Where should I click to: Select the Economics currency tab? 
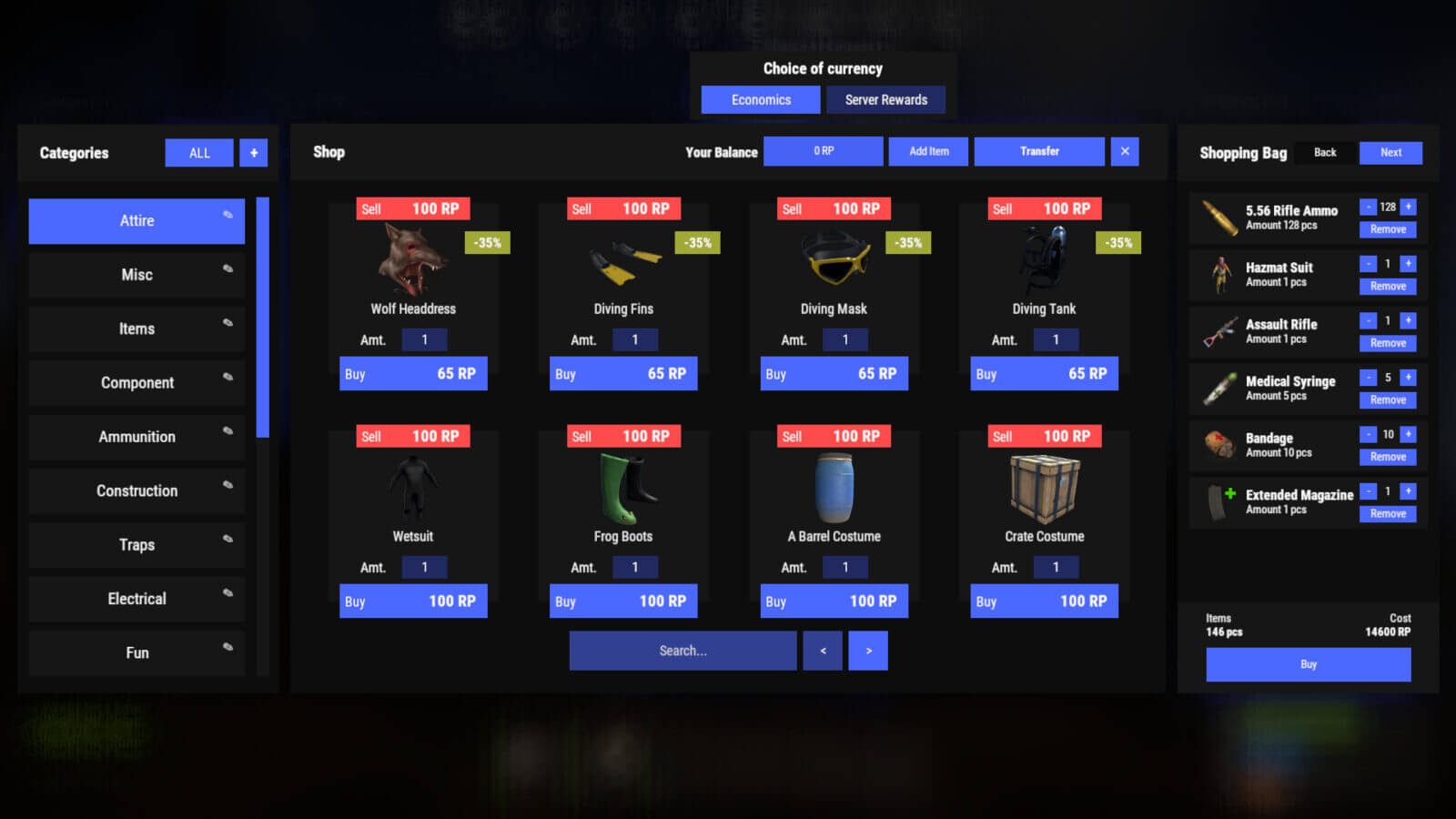pyautogui.click(x=761, y=99)
